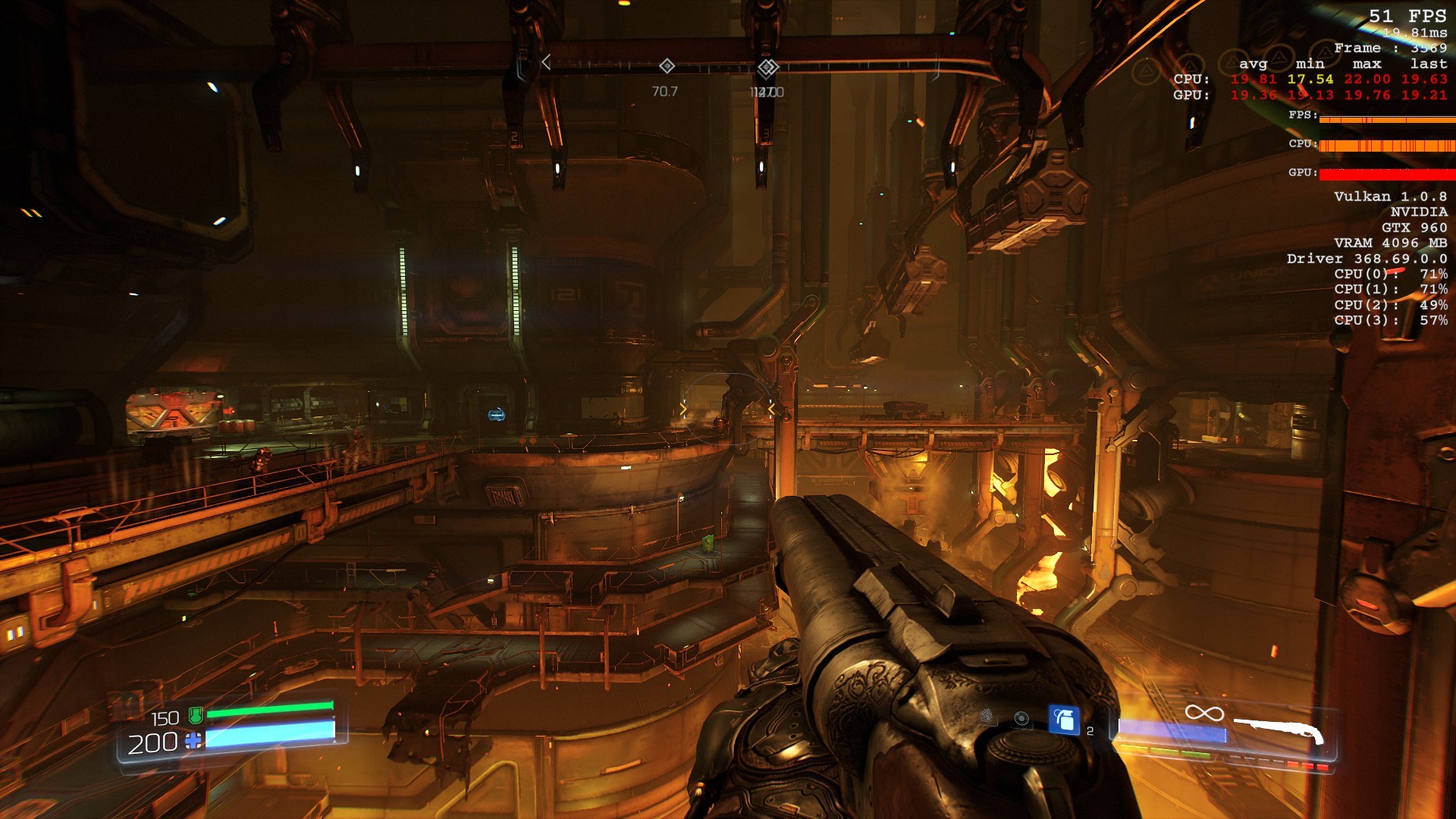Click the compass objective marker labeled 70.7
This screenshot has height=819, width=1456.
[667, 66]
